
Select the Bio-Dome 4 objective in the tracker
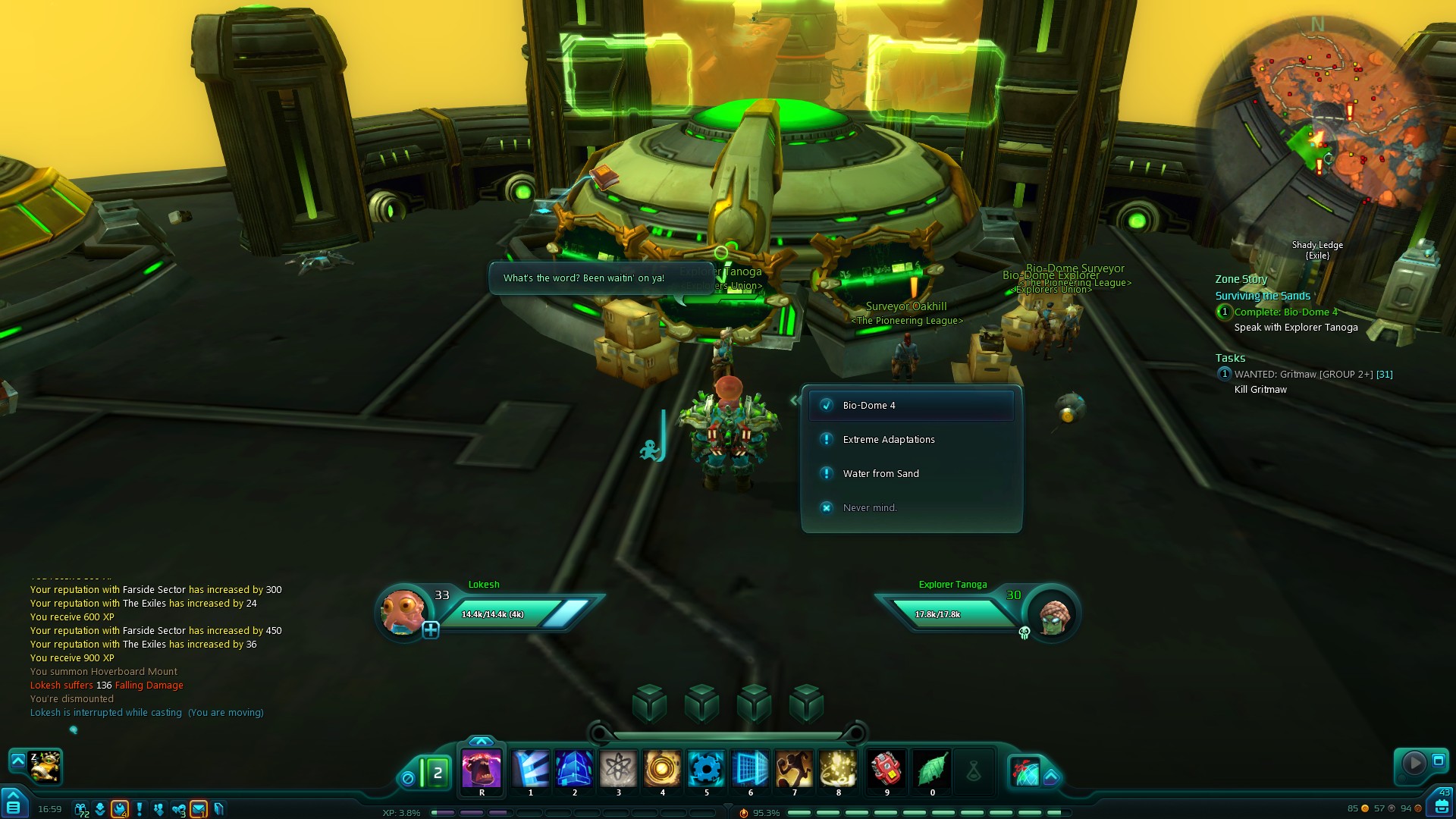1285,312
